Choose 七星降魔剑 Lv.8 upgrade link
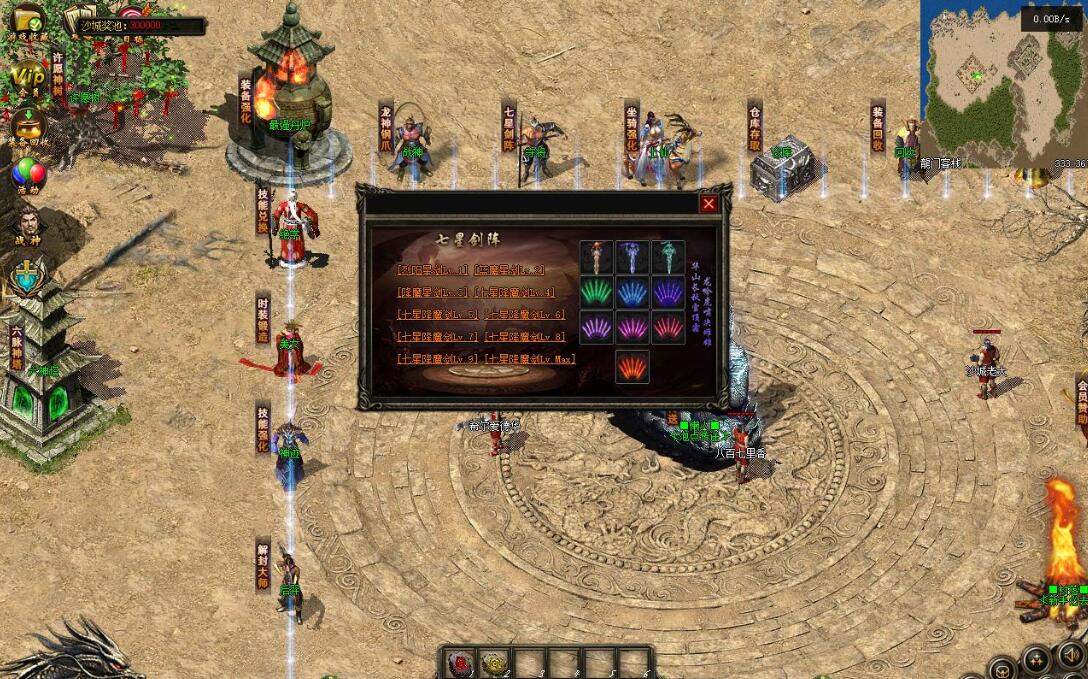1088x679 pixels. 525,337
